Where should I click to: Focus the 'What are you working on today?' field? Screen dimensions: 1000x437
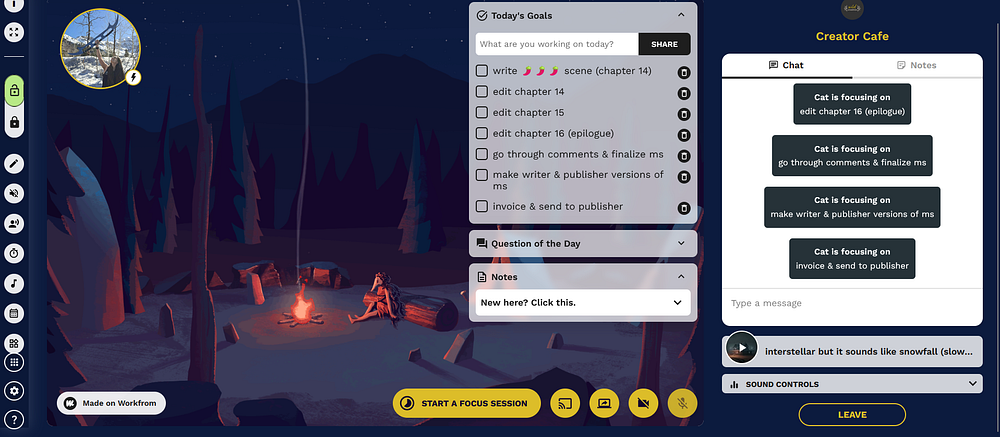pos(557,44)
